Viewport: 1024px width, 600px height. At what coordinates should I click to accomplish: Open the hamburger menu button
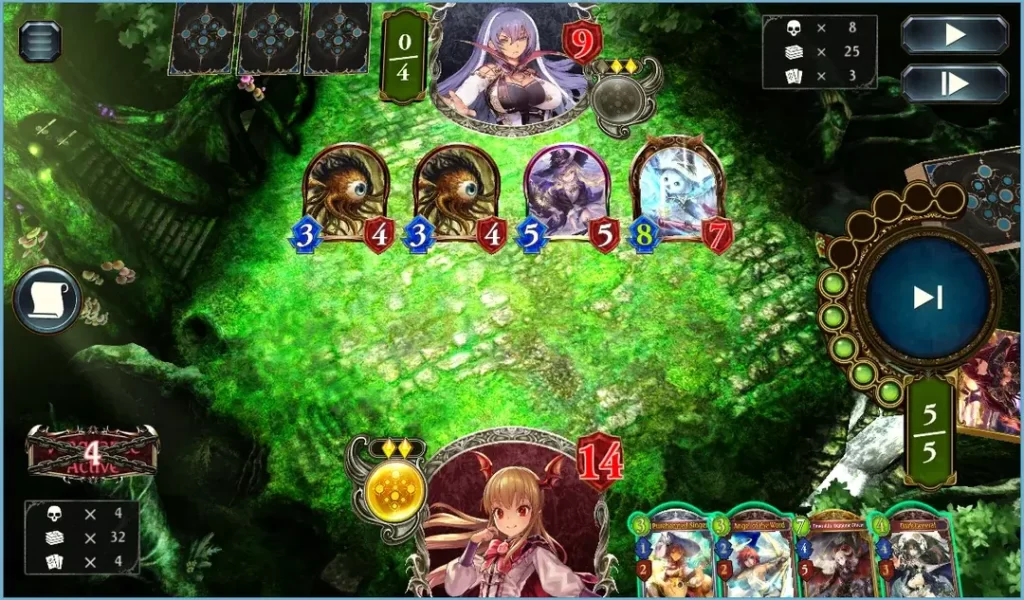(x=40, y=41)
